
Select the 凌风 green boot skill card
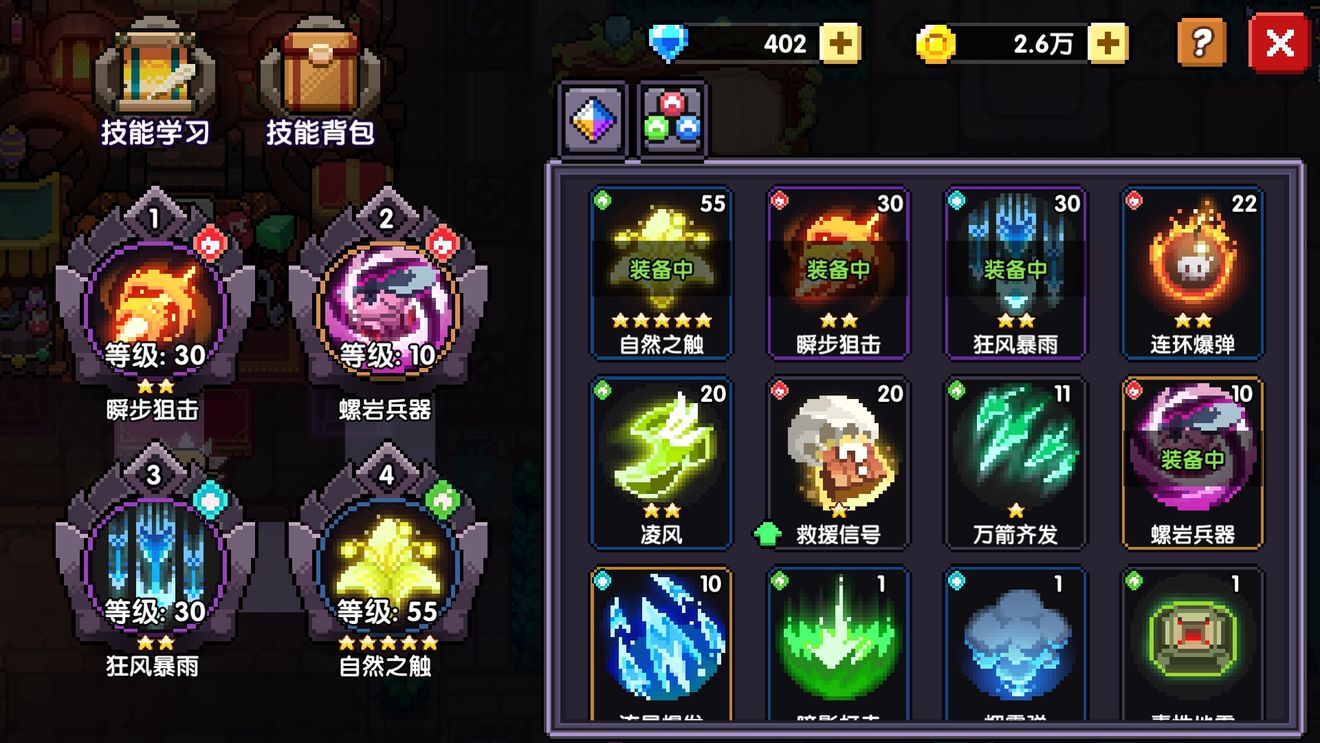point(661,462)
